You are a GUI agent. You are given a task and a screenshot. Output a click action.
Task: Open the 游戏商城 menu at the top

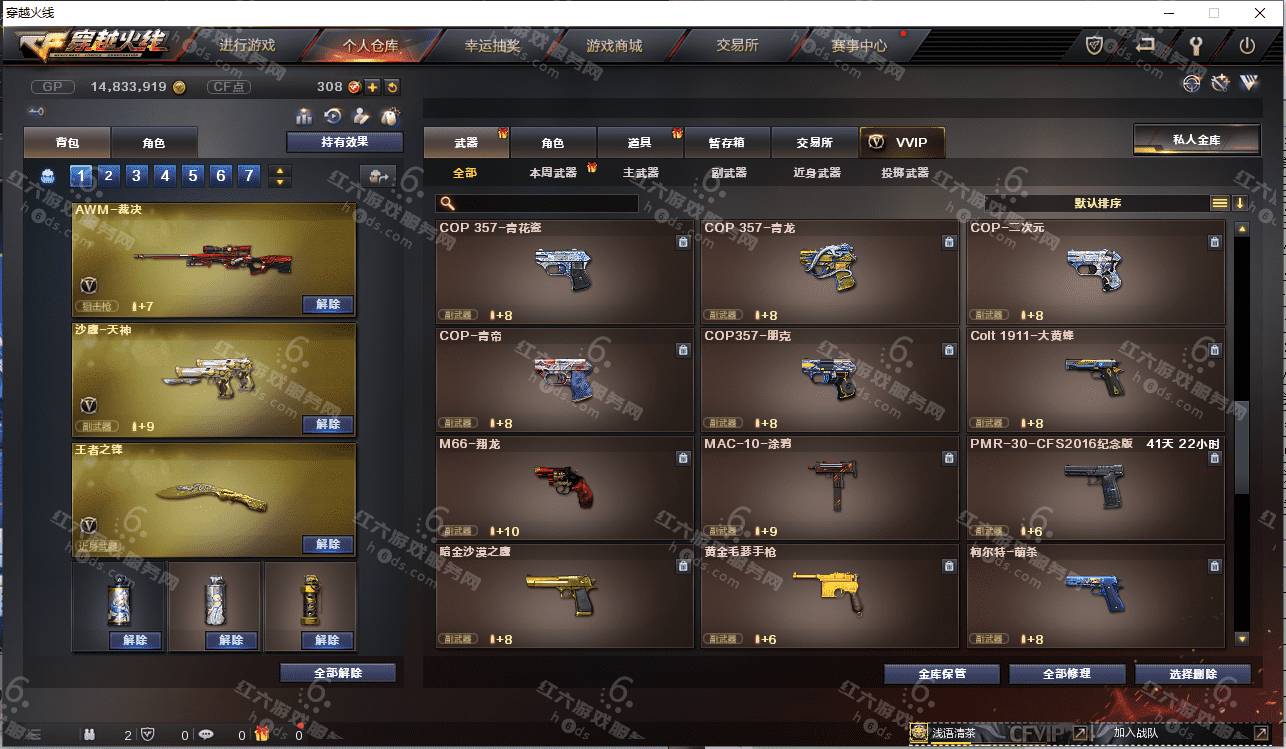tap(615, 45)
